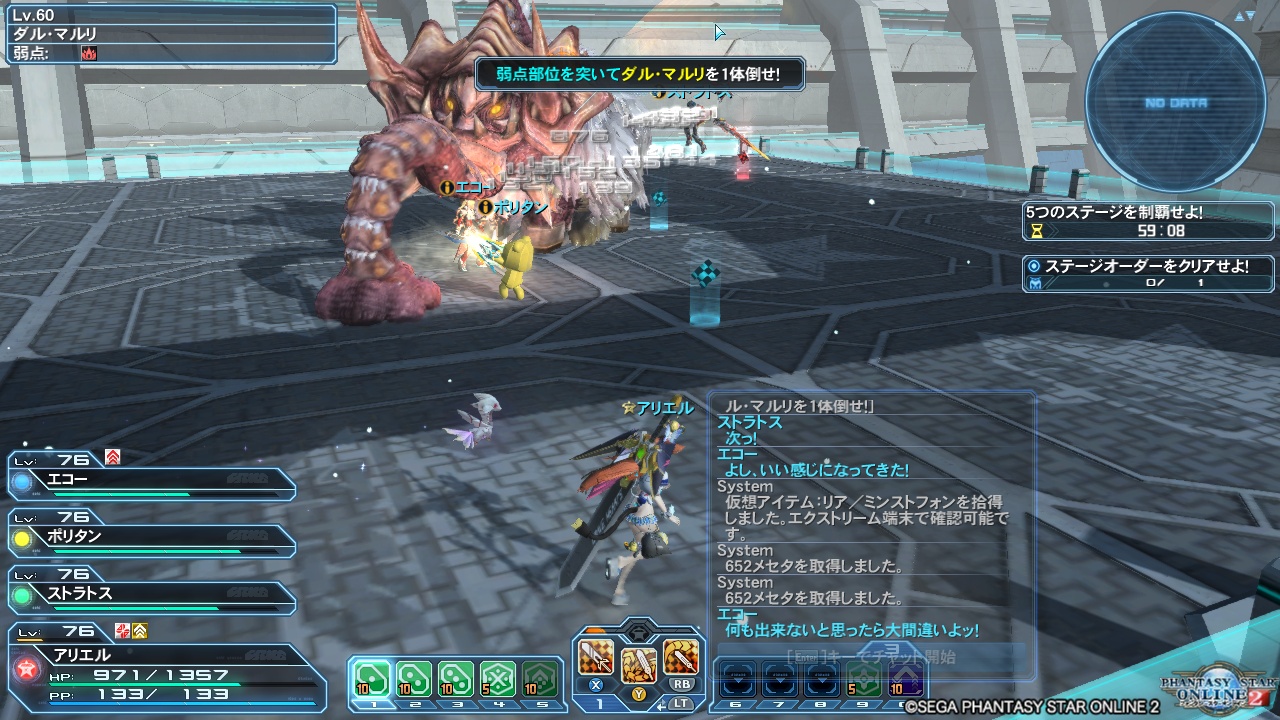This screenshot has width=1280, height=720.
Task: Select the middle weapon bound to Y
Action: (x=639, y=665)
